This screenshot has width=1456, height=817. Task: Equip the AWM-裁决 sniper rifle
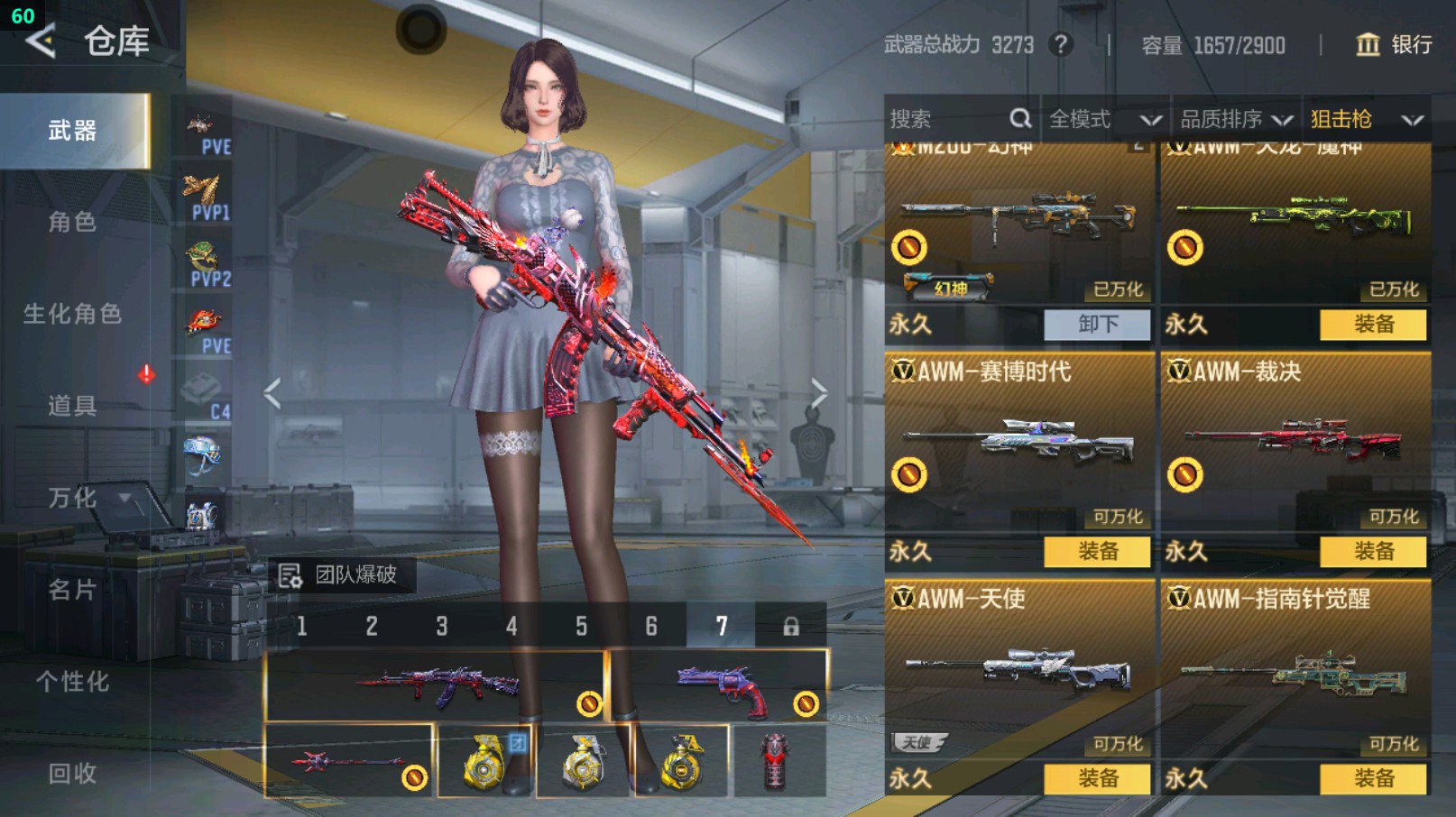[1373, 552]
